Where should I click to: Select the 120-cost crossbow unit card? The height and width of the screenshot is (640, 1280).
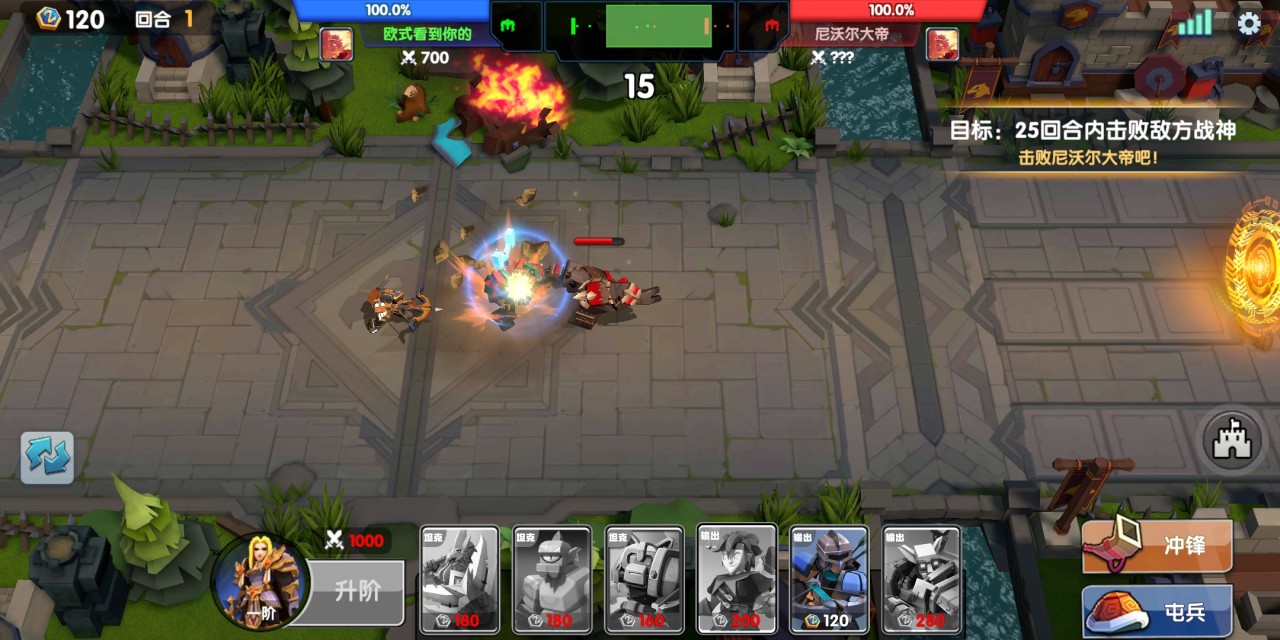(829, 580)
